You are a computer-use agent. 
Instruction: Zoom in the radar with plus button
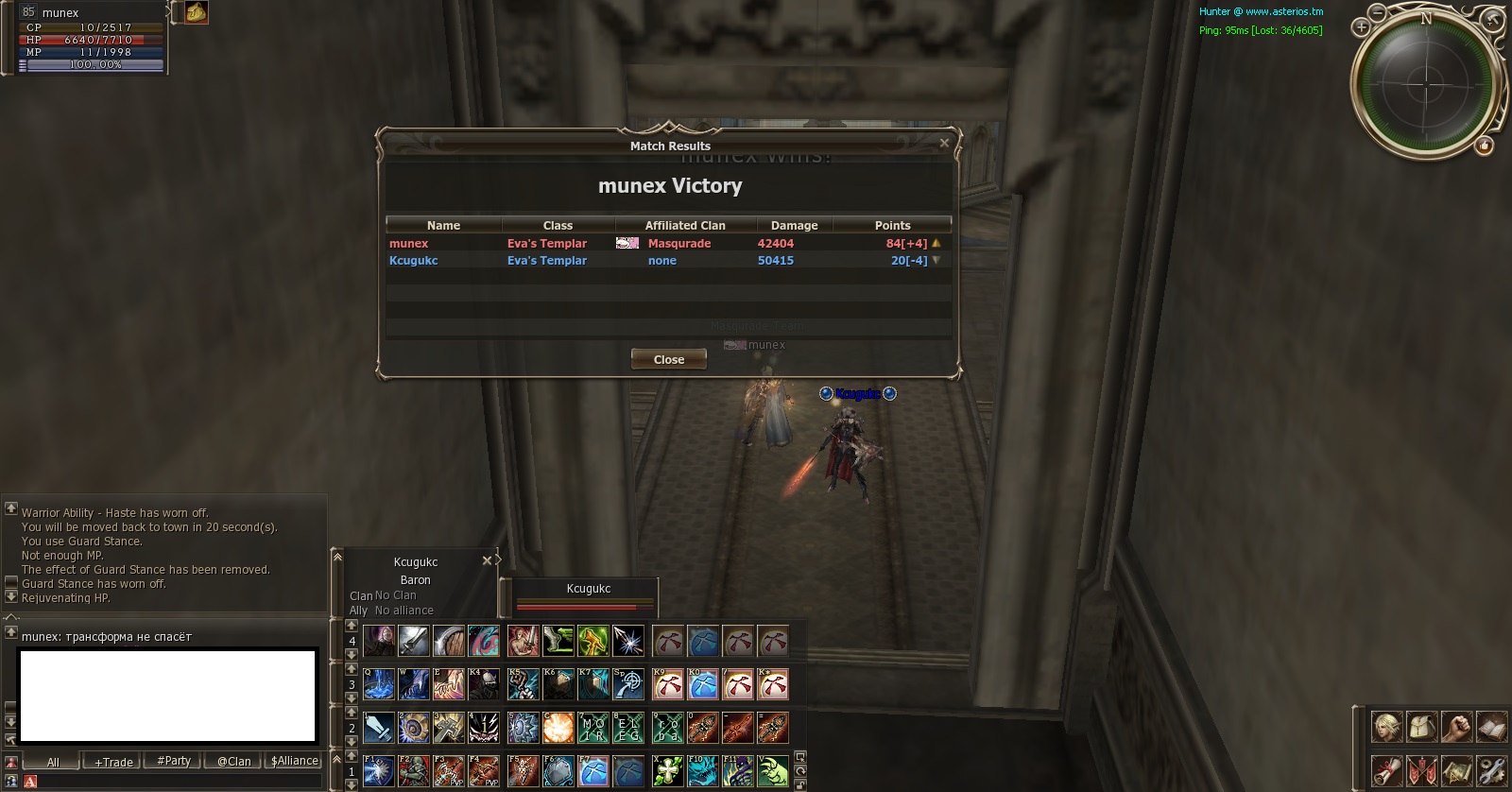[x=1361, y=27]
